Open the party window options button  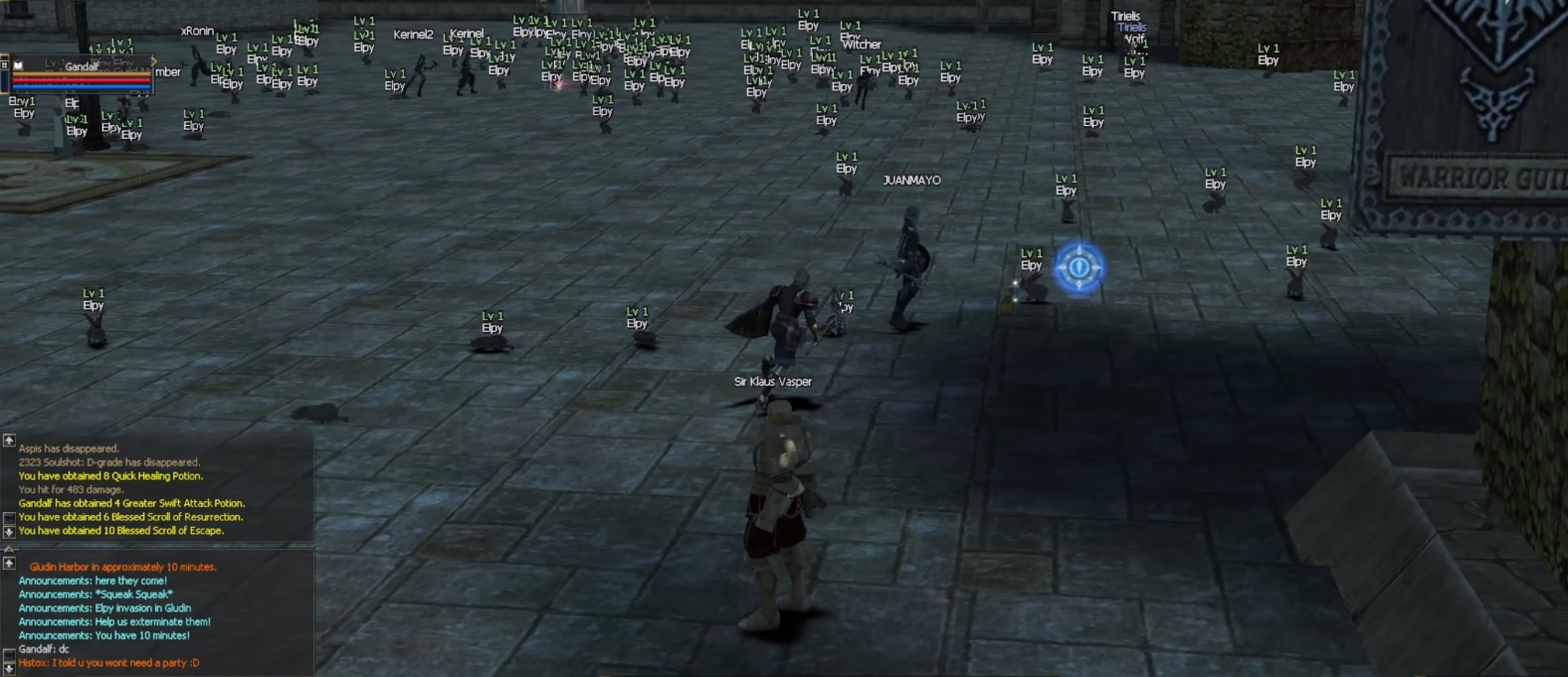(x=4, y=65)
